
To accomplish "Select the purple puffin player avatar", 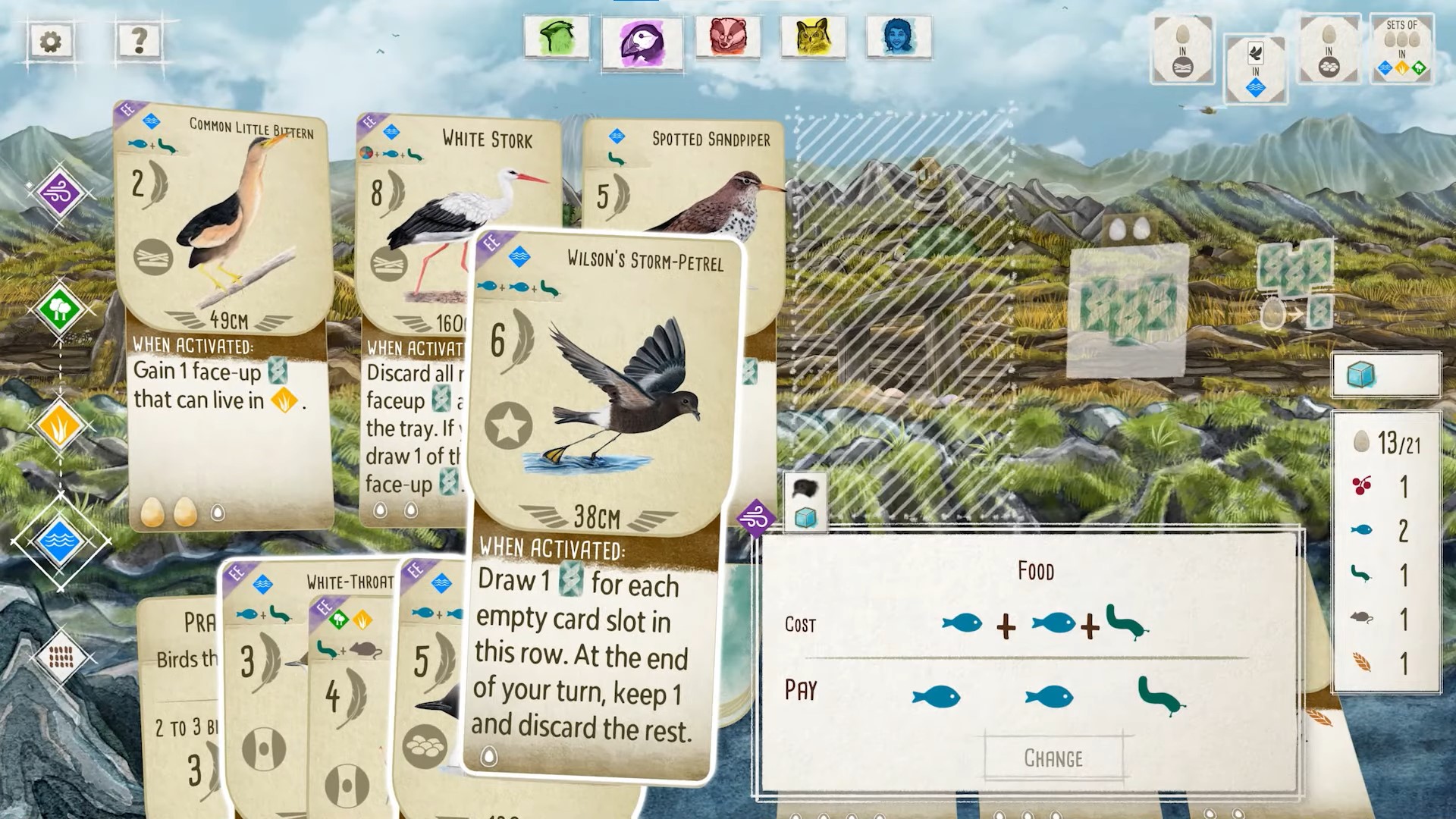I will [x=642, y=42].
